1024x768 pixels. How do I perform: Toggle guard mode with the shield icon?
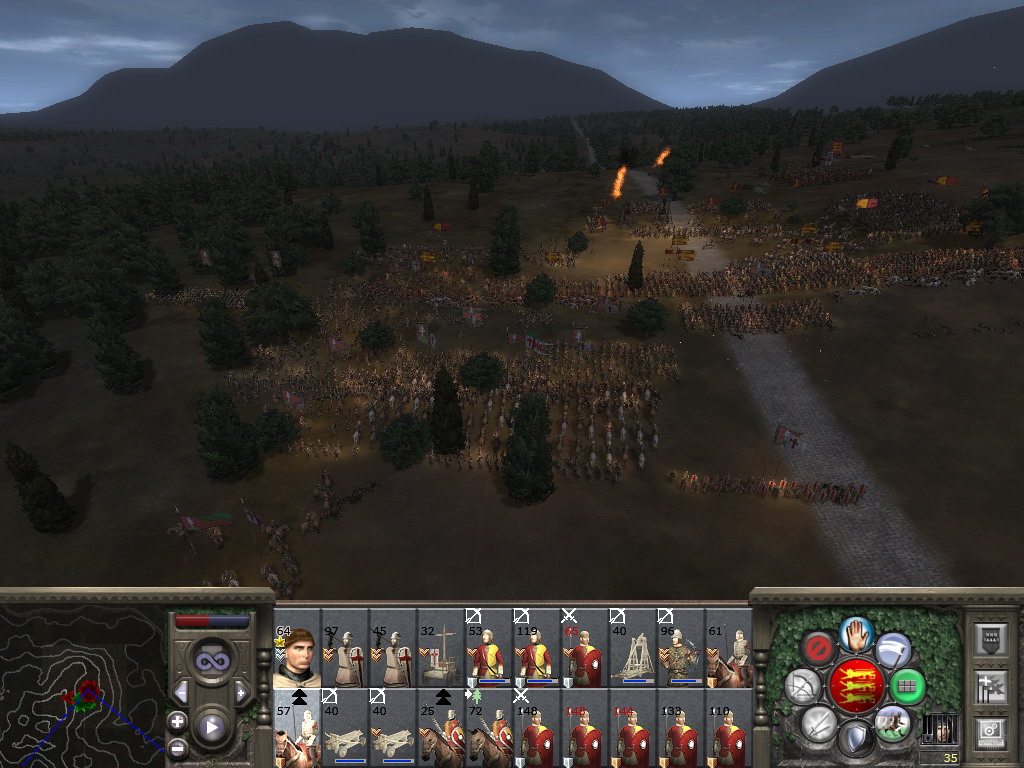click(x=855, y=739)
